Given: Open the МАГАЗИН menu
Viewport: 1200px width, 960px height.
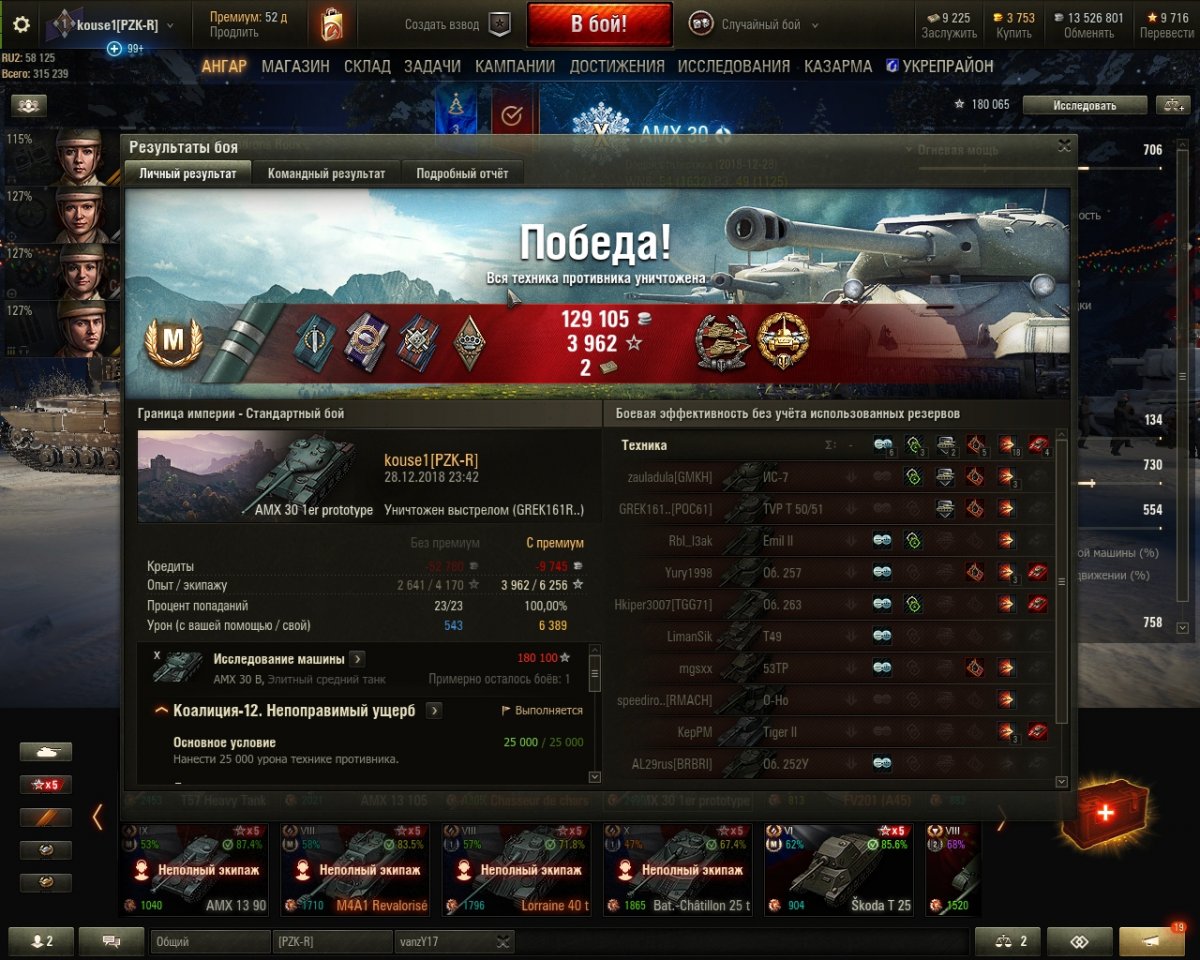Looking at the screenshot, I should [295, 66].
